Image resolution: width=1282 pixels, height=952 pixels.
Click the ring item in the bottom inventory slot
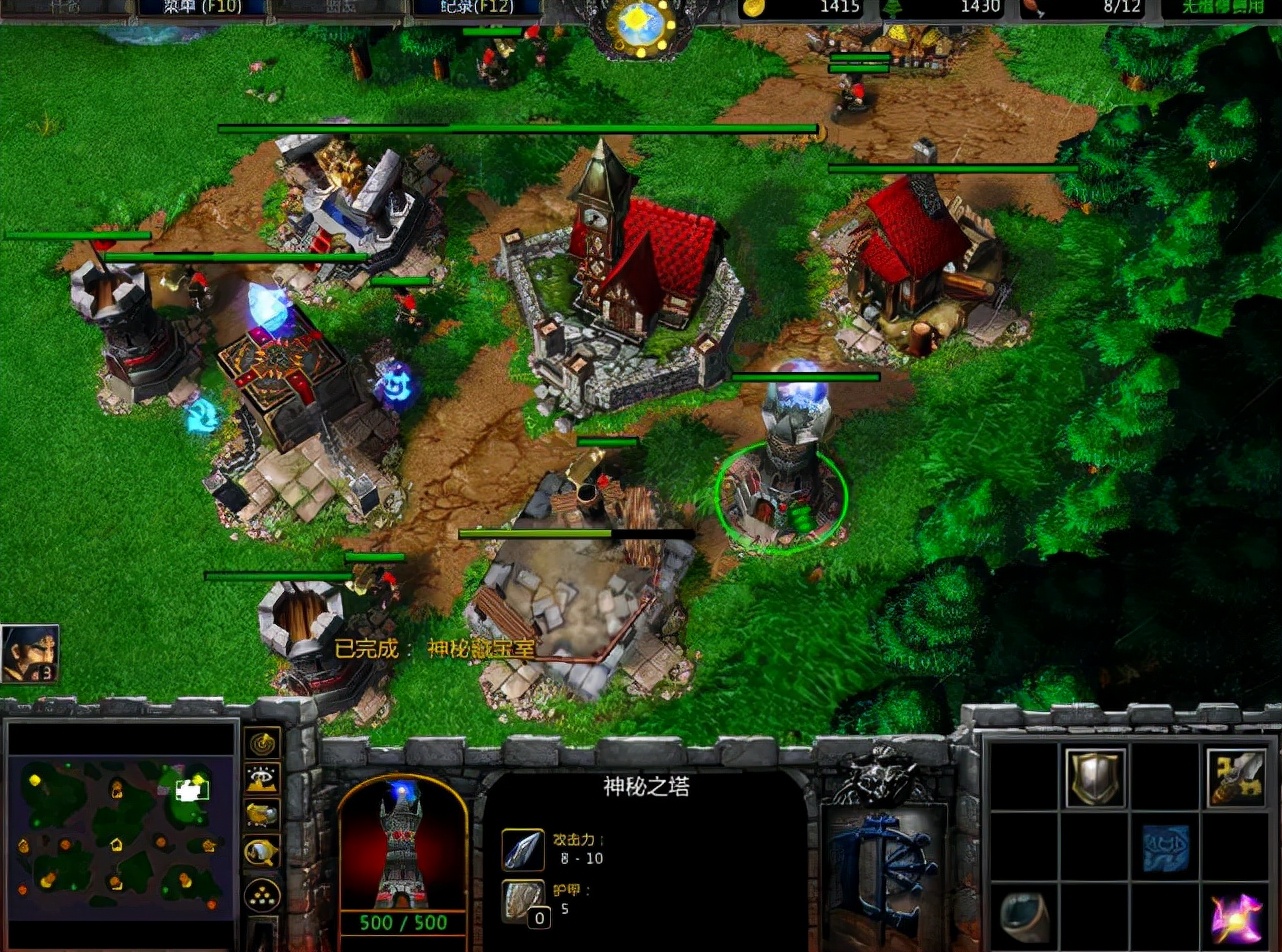click(1025, 915)
